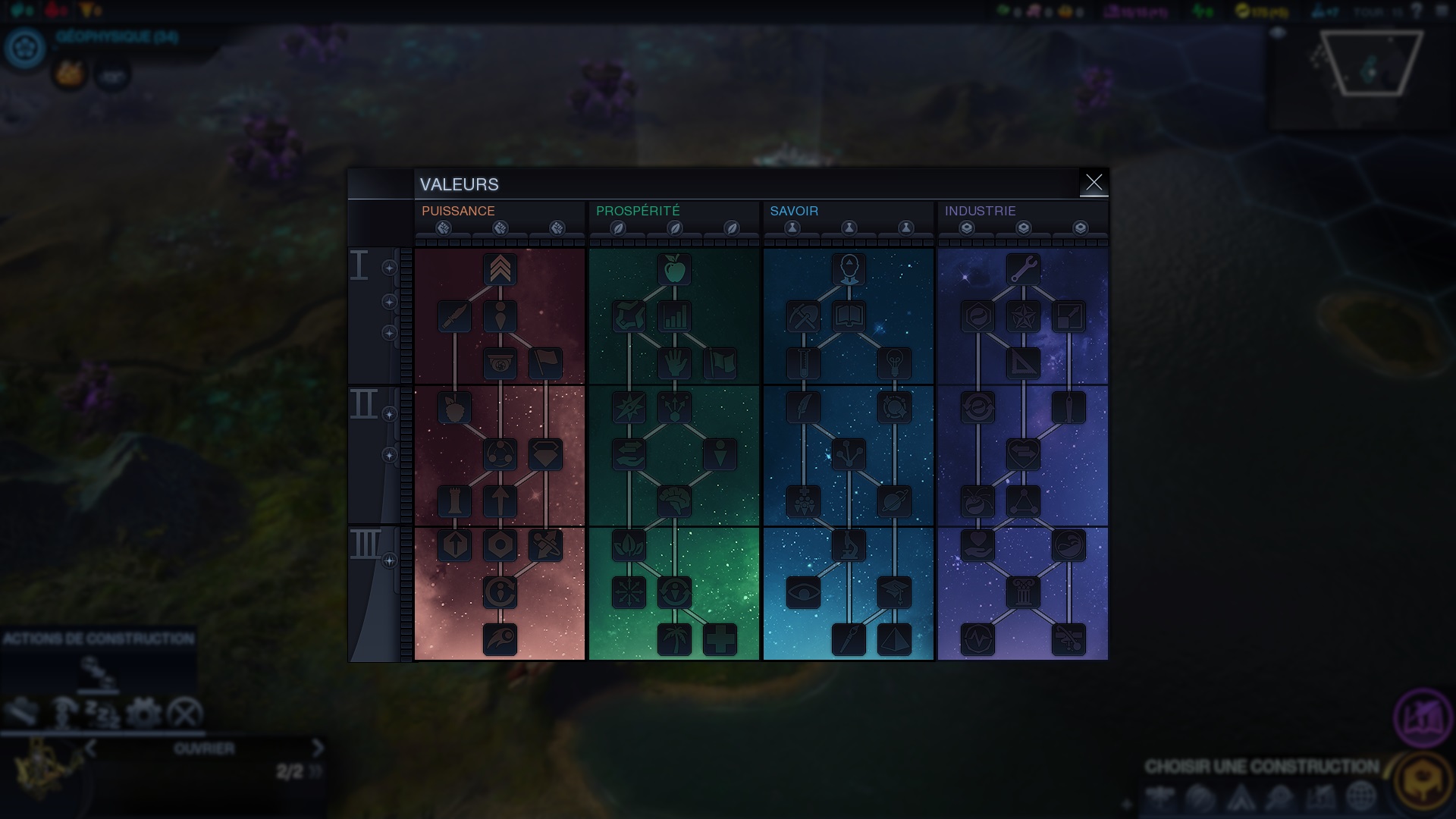The width and height of the screenshot is (1456, 819).
Task: Pick the wrench virtue in Industrie
Action: 1023,270
